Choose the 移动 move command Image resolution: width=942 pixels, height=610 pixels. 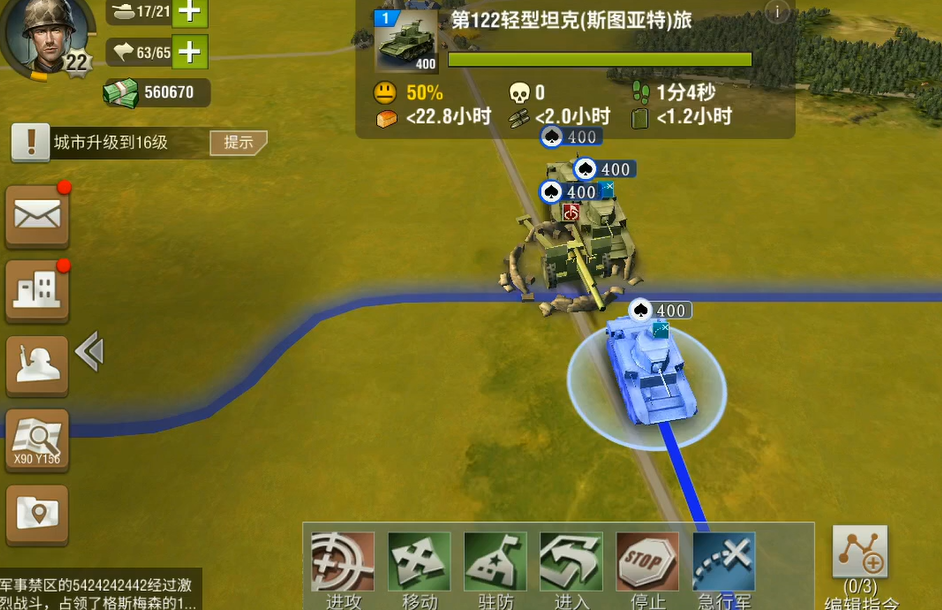point(419,565)
